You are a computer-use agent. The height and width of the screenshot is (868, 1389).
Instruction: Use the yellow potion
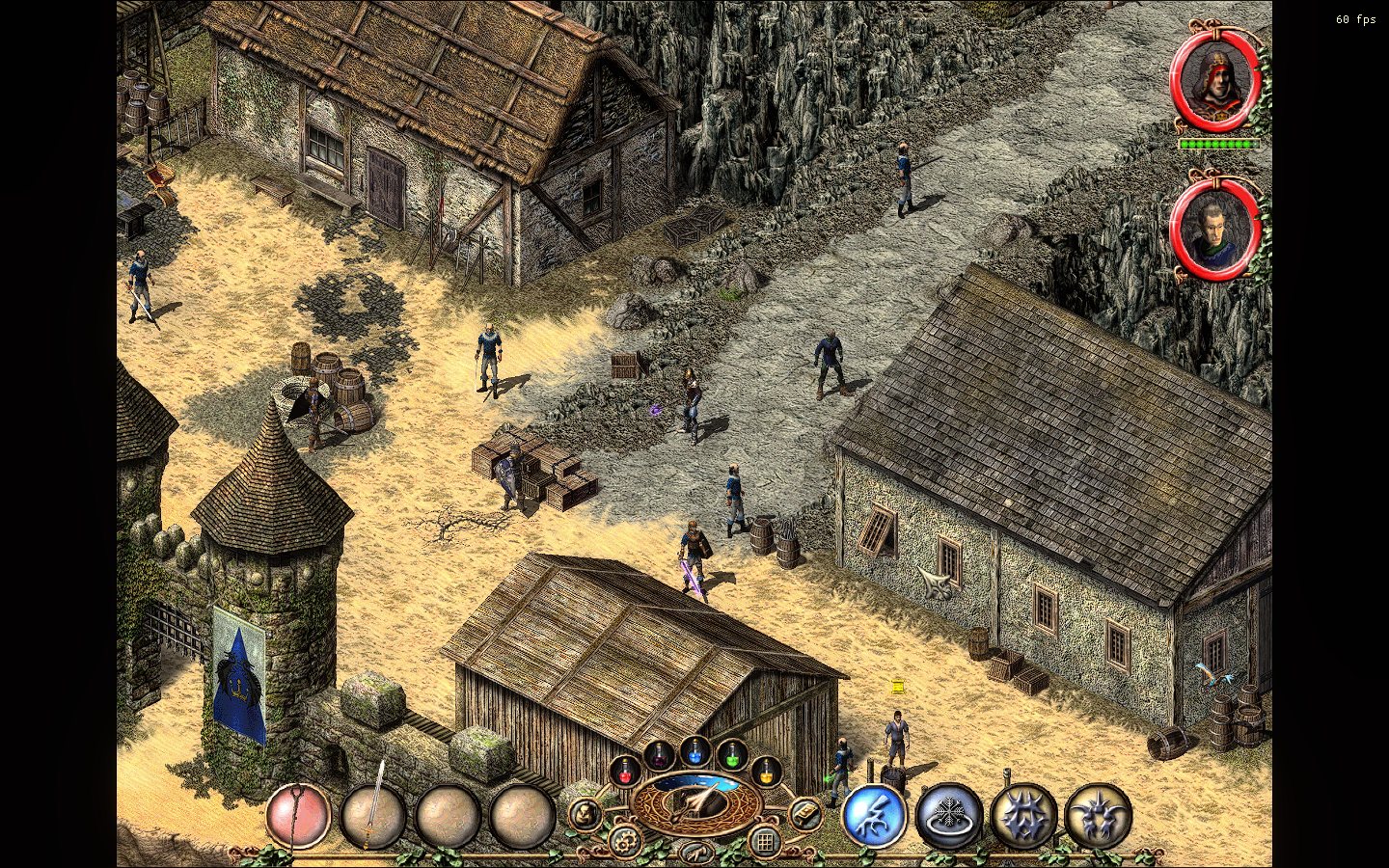pyautogui.click(x=766, y=772)
